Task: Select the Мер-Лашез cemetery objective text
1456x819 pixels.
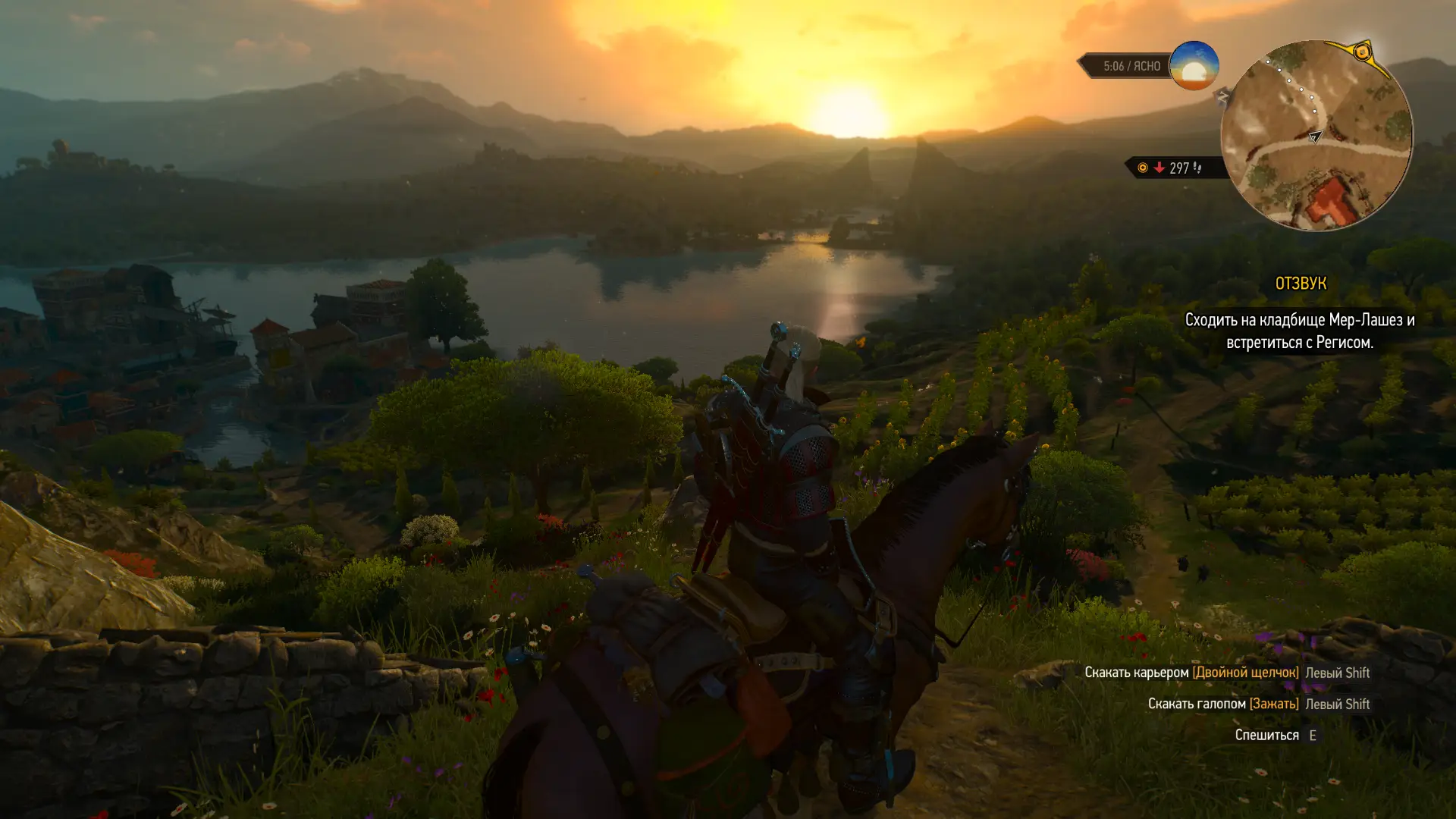Action: 1299,331
